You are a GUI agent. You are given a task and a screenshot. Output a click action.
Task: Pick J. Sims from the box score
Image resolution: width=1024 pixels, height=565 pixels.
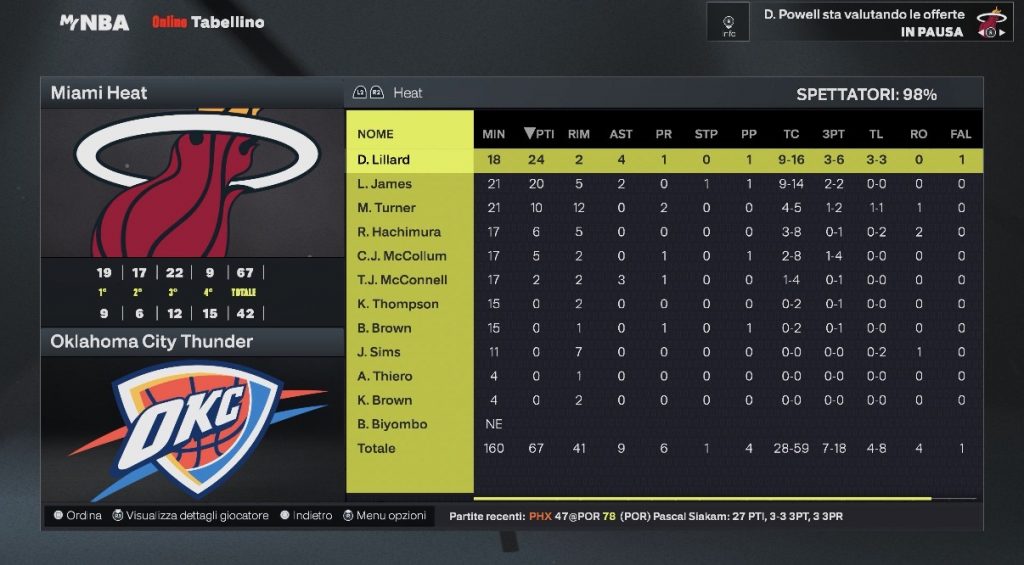(x=380, y=352)
